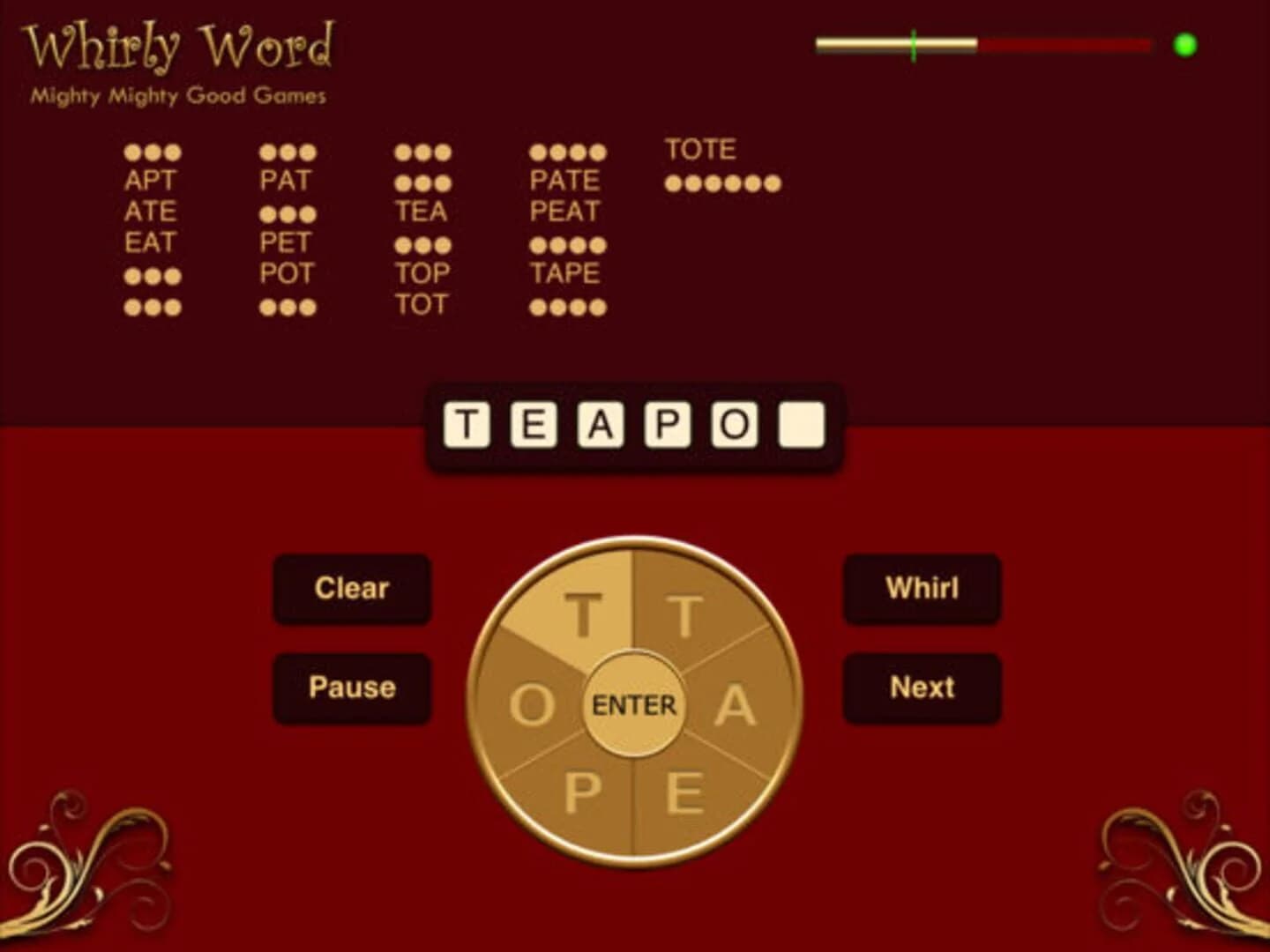Click the letter O on the letter wheel

[x=534, y=703]
